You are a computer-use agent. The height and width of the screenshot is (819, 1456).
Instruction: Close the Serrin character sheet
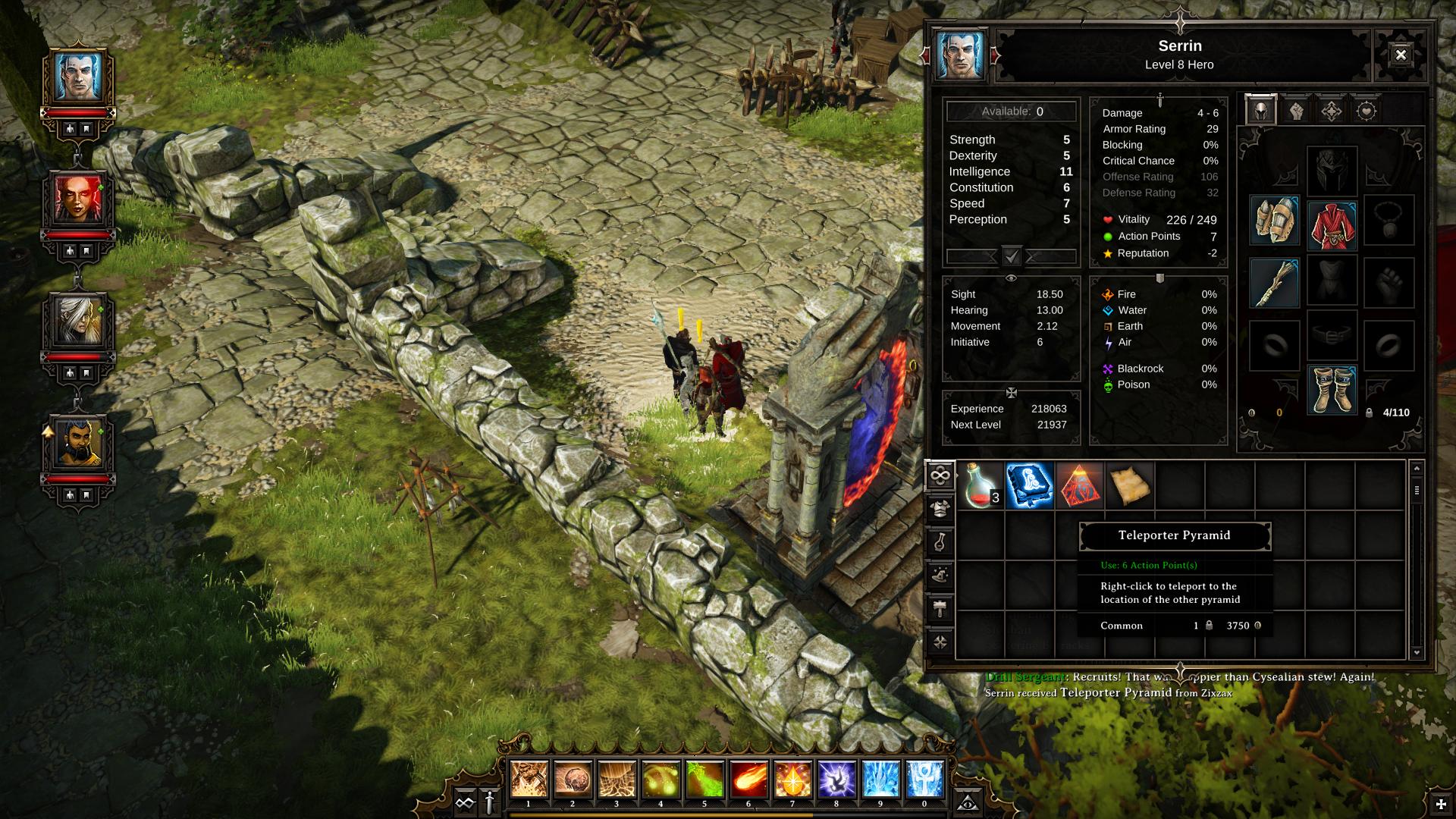pyautogui.click(x=1400, y=55)
